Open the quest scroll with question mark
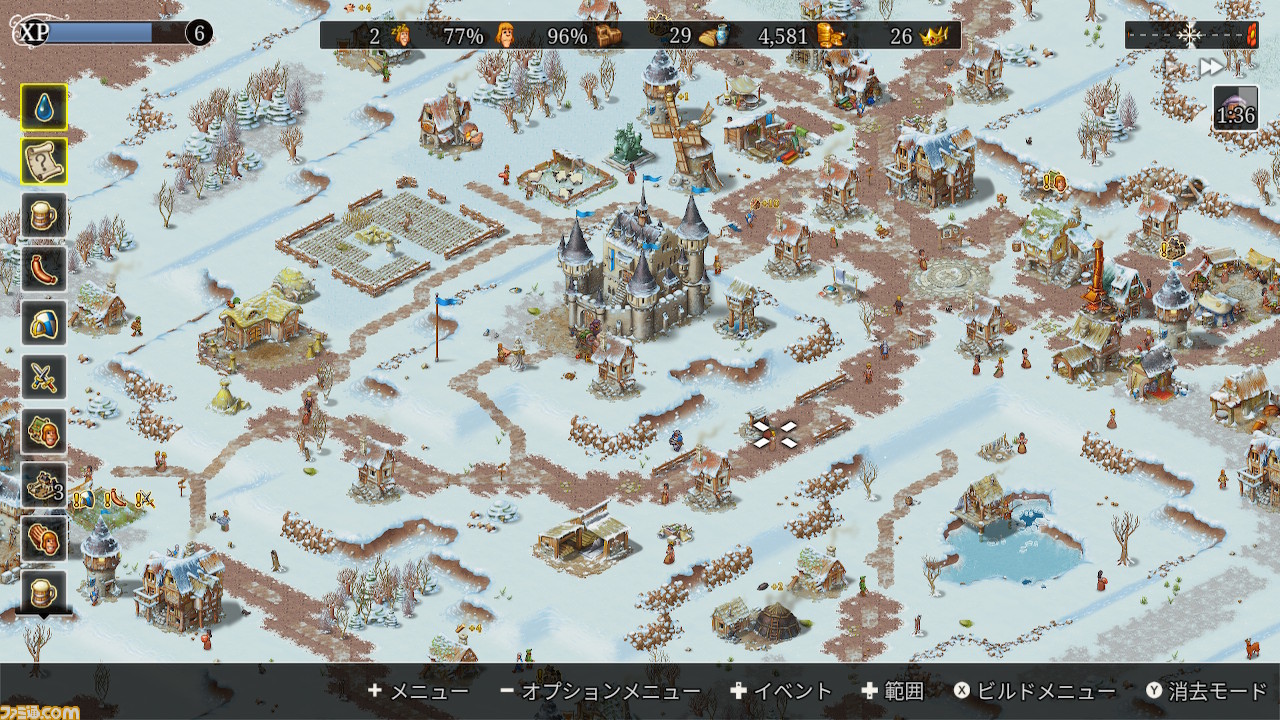The height and width of the screenshot is (720, 1280). pos(44,161)
